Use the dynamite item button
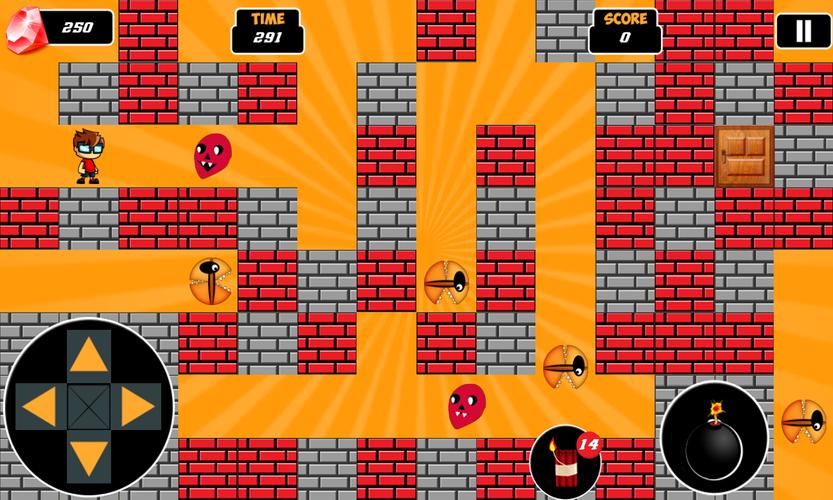833x500 pixels. tap(565, 461)
